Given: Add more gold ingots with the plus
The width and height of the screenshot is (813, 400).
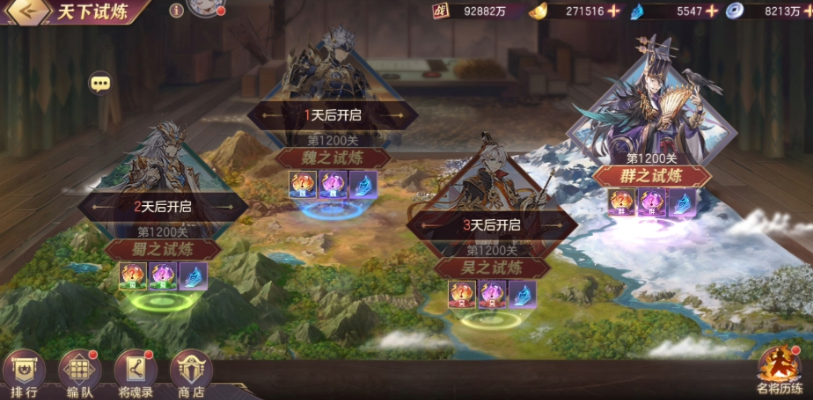Looking at the screenshot, I should click(x=614, y=11).
